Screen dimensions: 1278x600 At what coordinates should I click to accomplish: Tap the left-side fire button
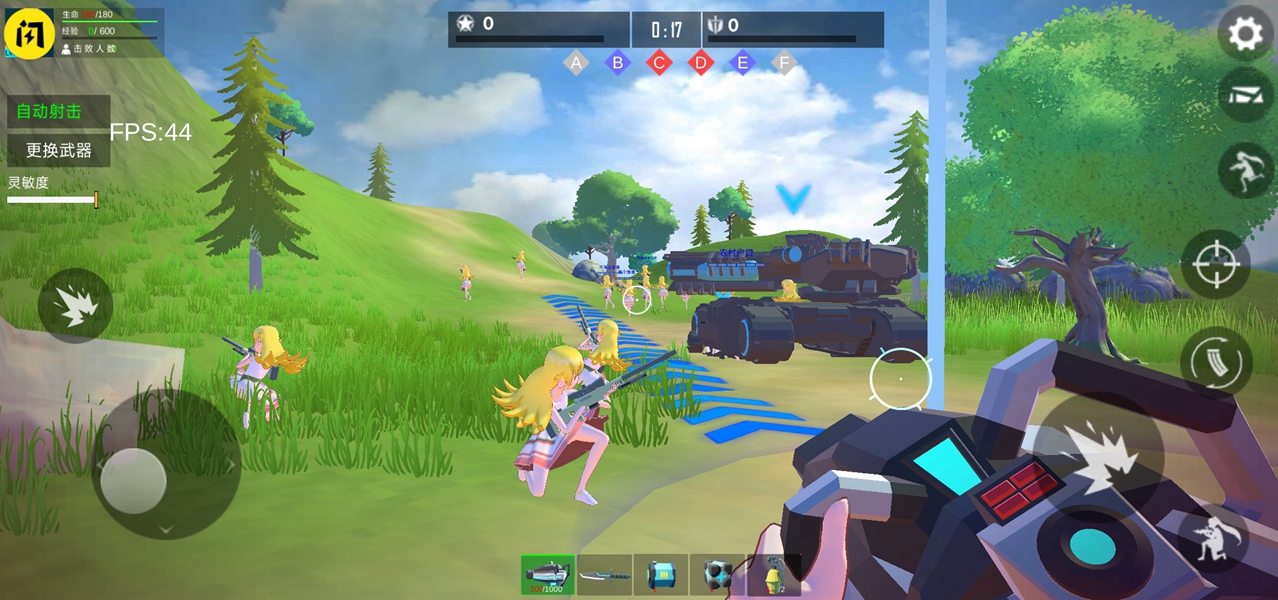click(75, 306)
